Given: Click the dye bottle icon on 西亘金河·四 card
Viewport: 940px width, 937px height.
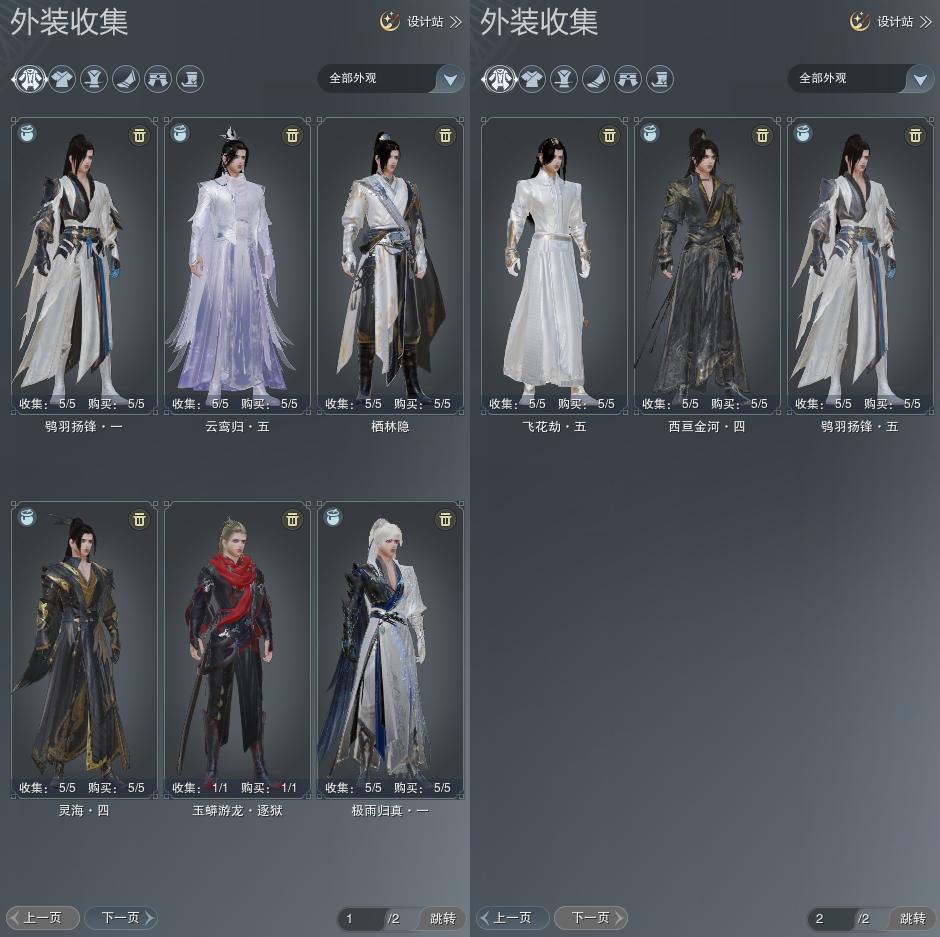Looking at the screenshot, I should point(650,133).
